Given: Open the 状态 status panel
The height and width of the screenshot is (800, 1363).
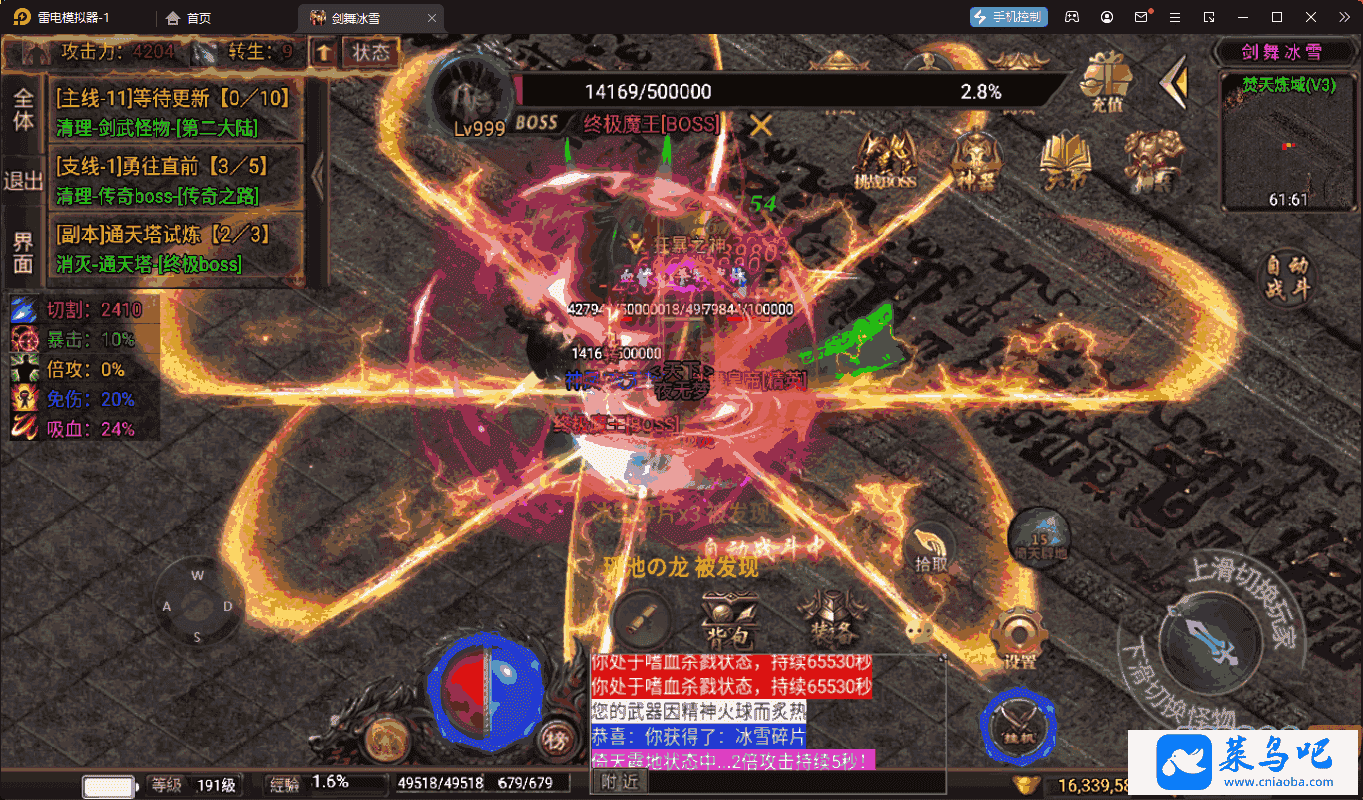Looking at the screenshot, I should point(371,51).
